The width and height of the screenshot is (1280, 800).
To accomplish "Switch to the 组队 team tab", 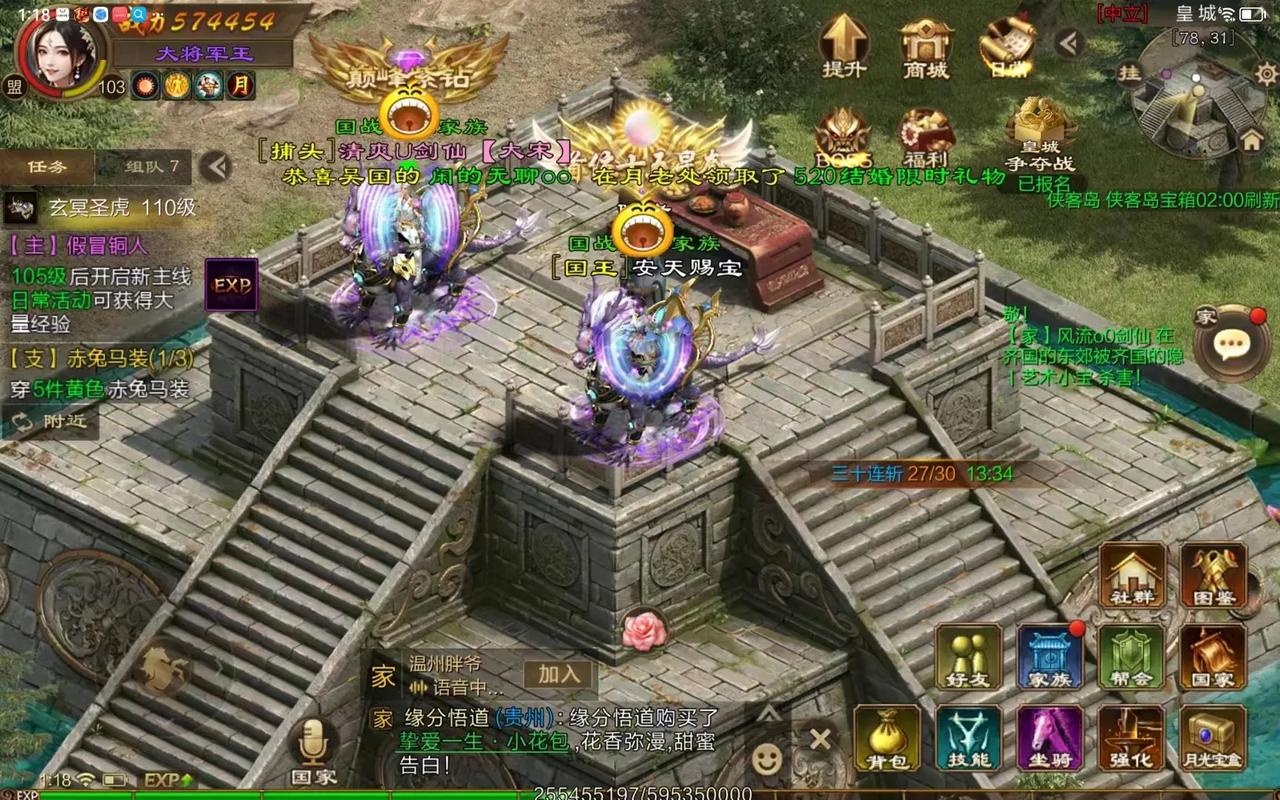I will 152,167.
